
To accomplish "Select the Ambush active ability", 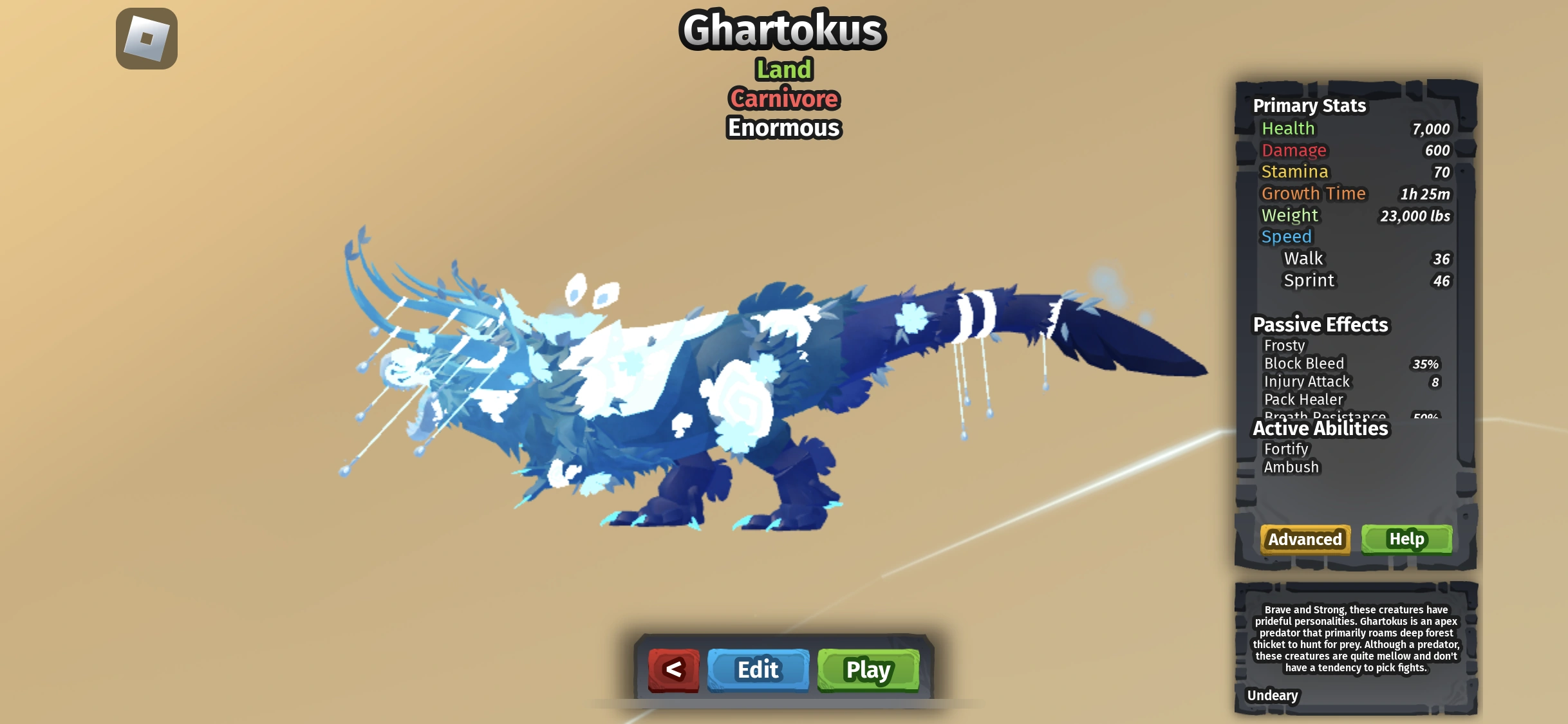I will point(1291,467).
